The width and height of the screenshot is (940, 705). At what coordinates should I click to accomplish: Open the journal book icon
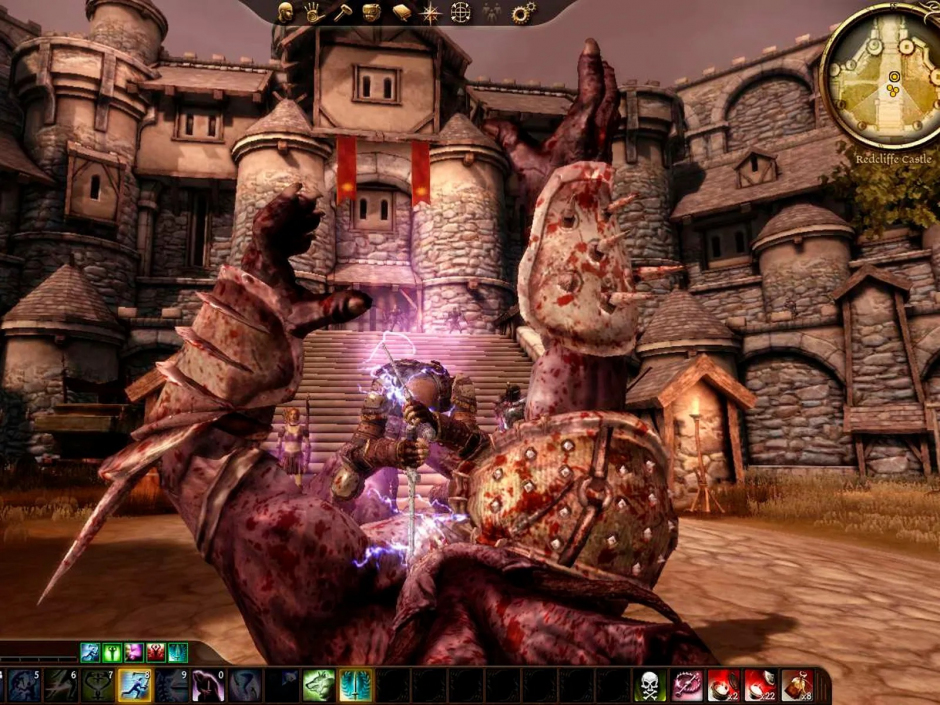pos(401,13)
